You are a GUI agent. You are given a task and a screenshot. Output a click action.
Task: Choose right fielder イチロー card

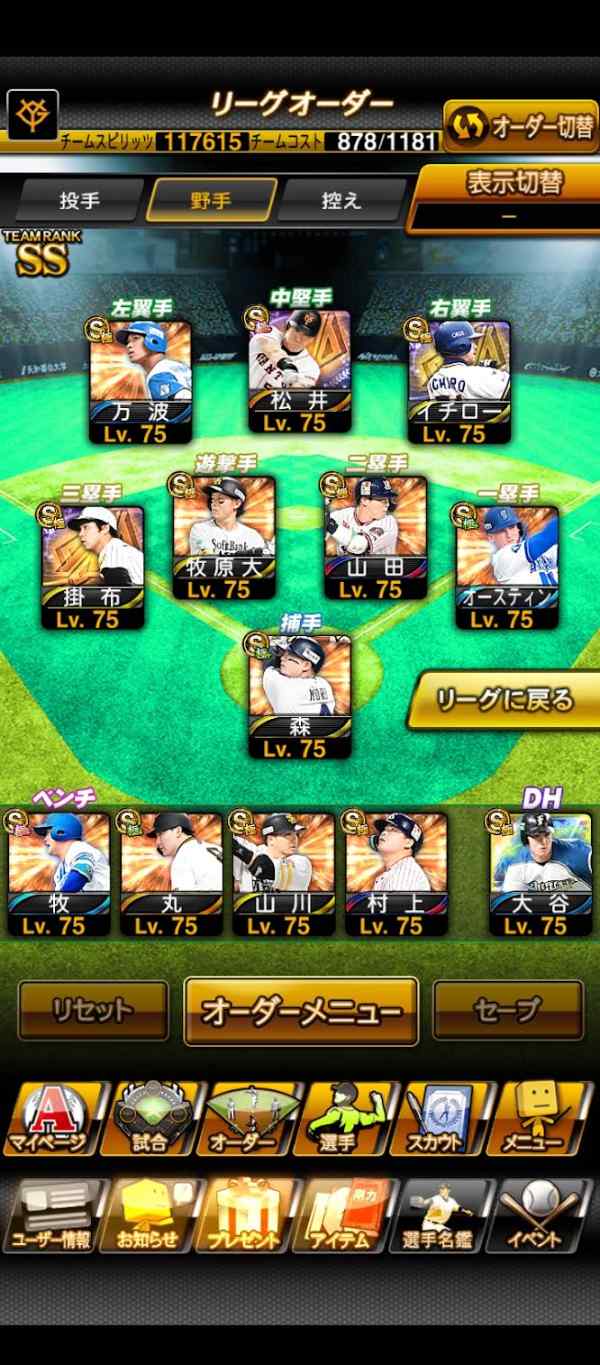(x=459, y=382)
